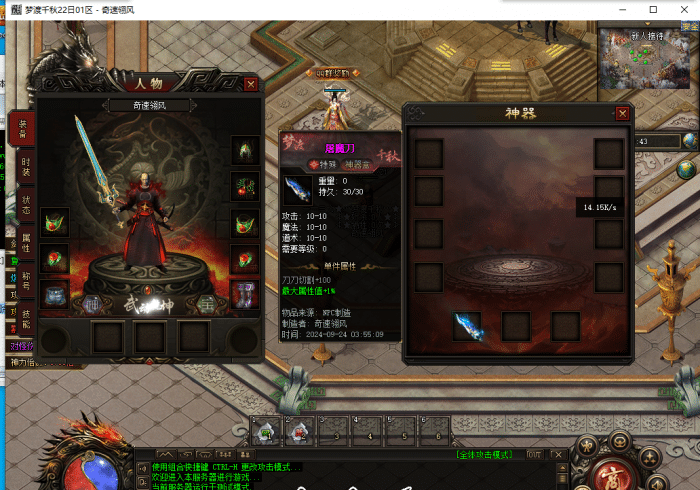The image size is (700, 490).
Task: Click the 宝 button beside the character pedestal
Action: coord(206,303)
